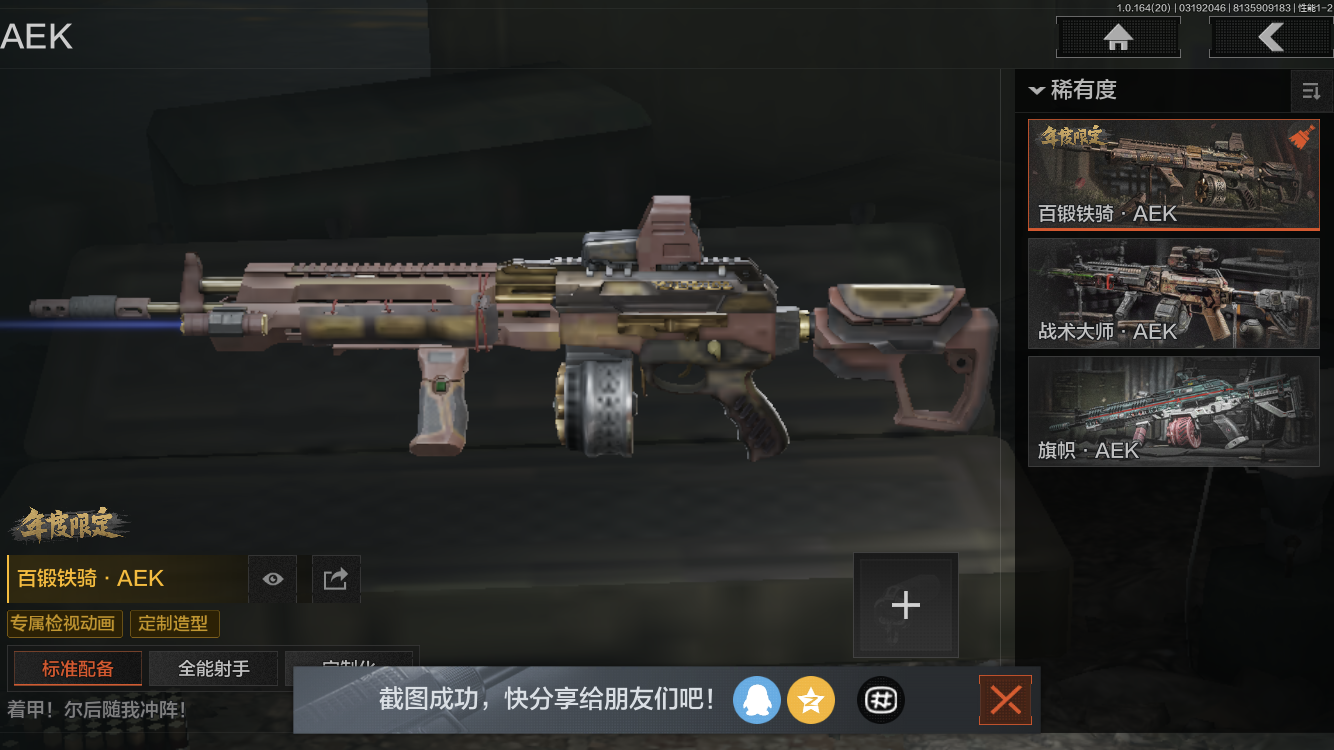Collapse the 稀有度 section via its chevron

pos(1036,91)
